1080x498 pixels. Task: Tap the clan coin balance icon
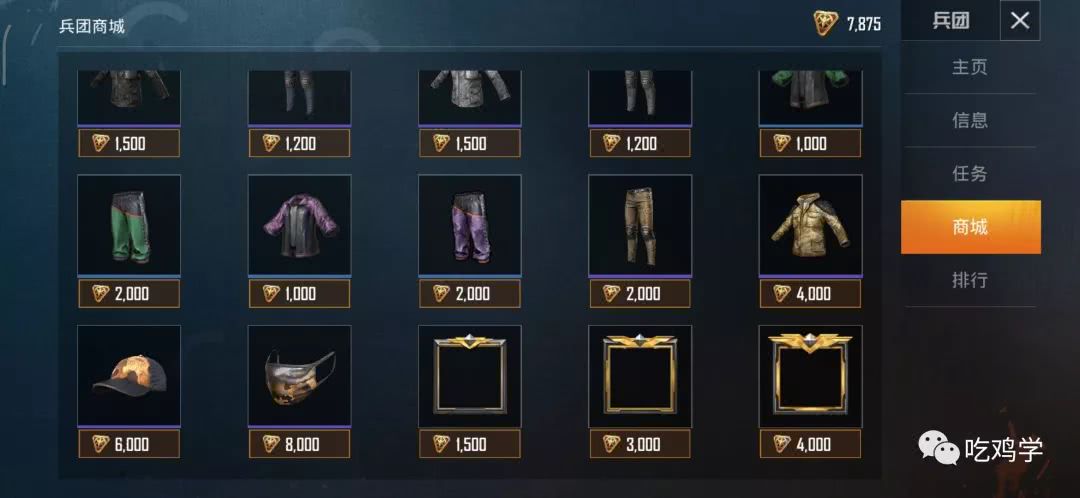click(x=826, y=23)
